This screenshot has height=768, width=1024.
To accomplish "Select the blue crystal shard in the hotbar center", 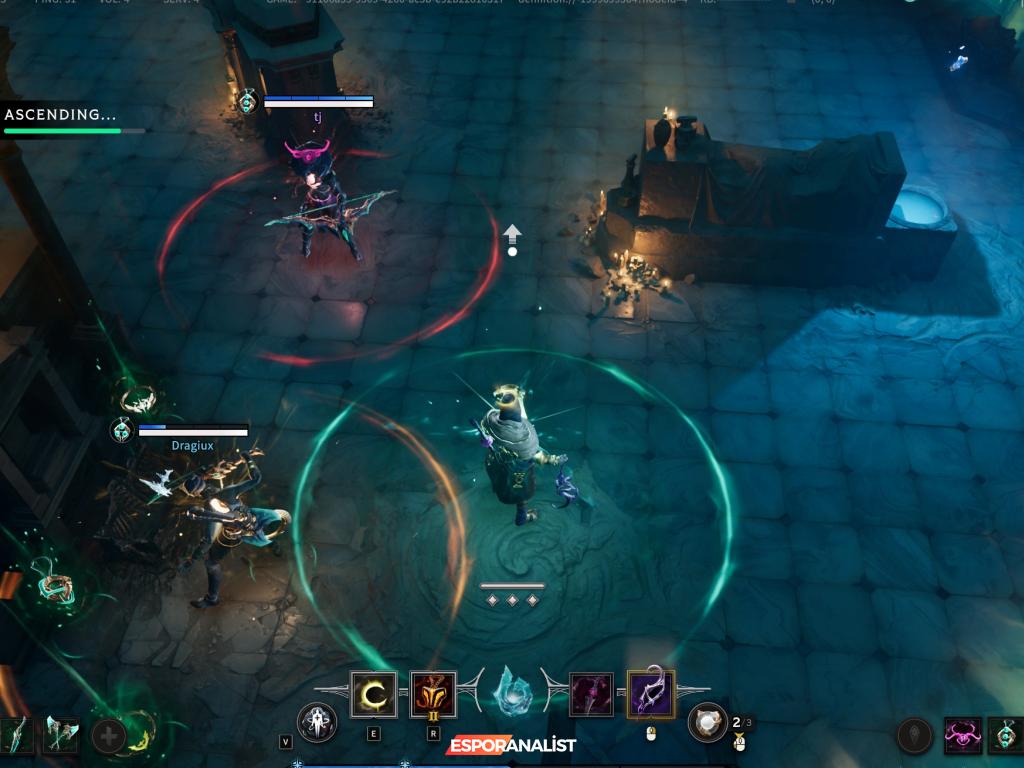I will [513, 693].
